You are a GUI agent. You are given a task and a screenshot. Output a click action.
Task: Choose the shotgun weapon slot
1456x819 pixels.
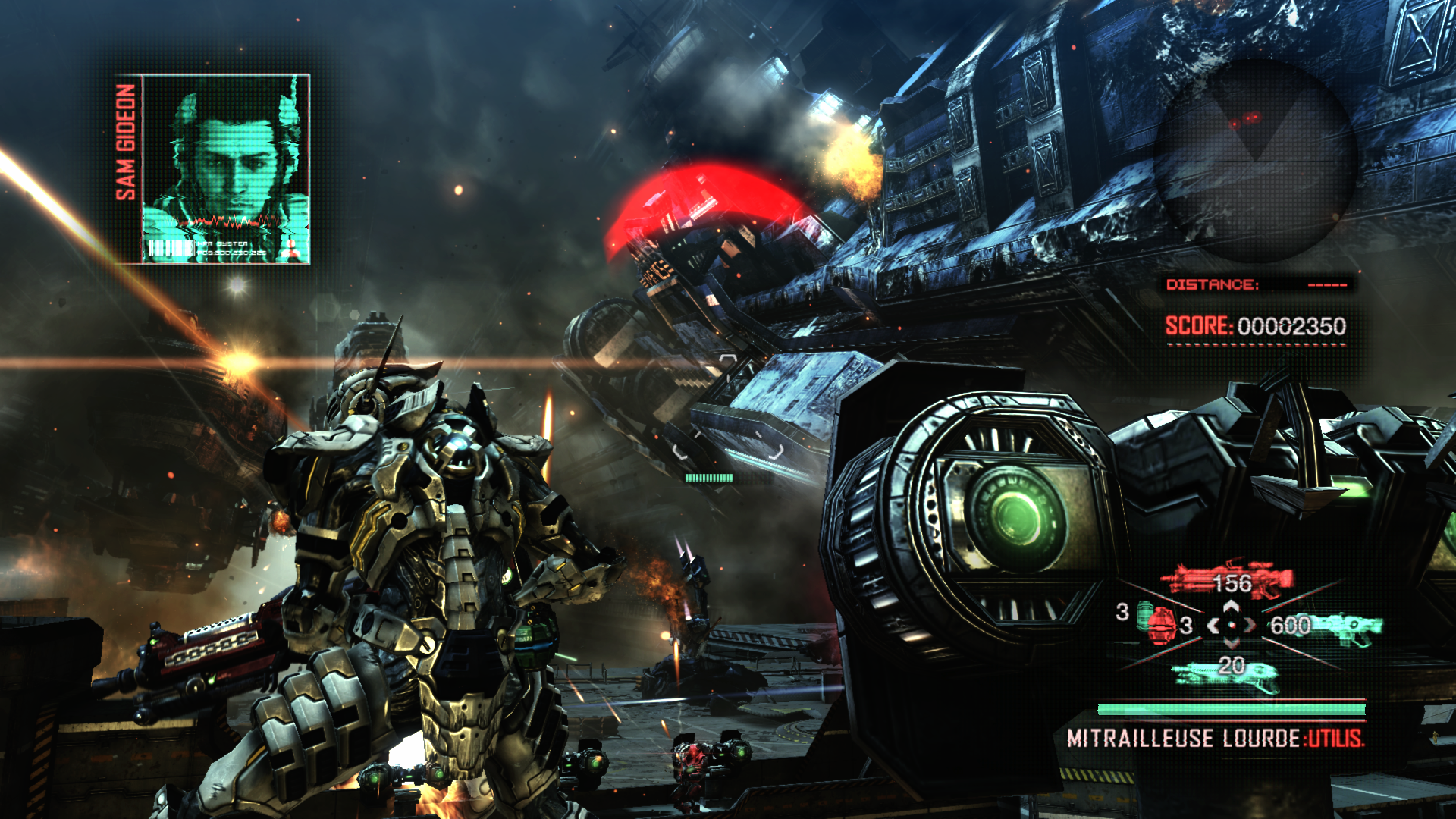[1225, 674]
